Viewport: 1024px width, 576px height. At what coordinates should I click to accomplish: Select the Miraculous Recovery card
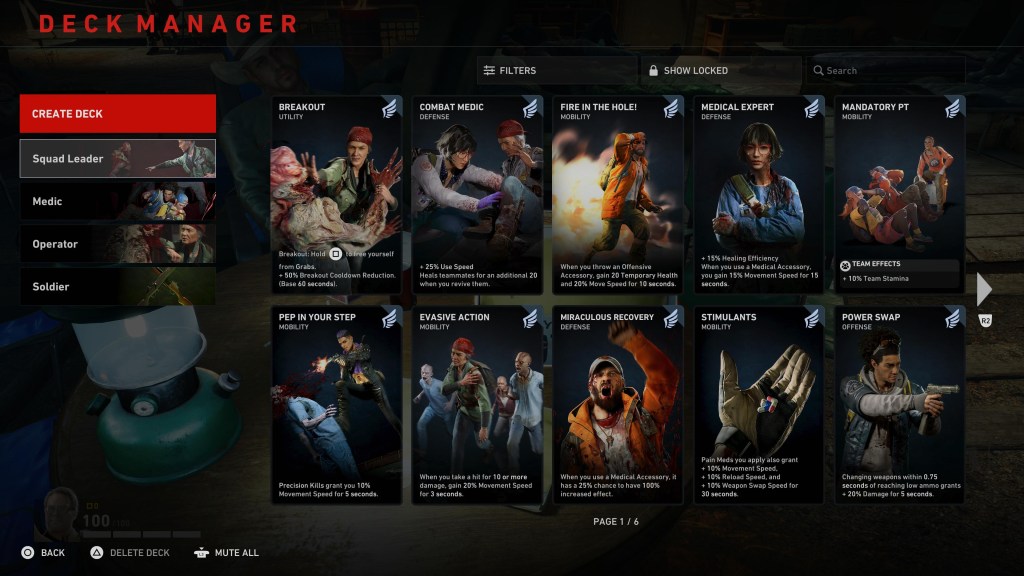point(618,405)
